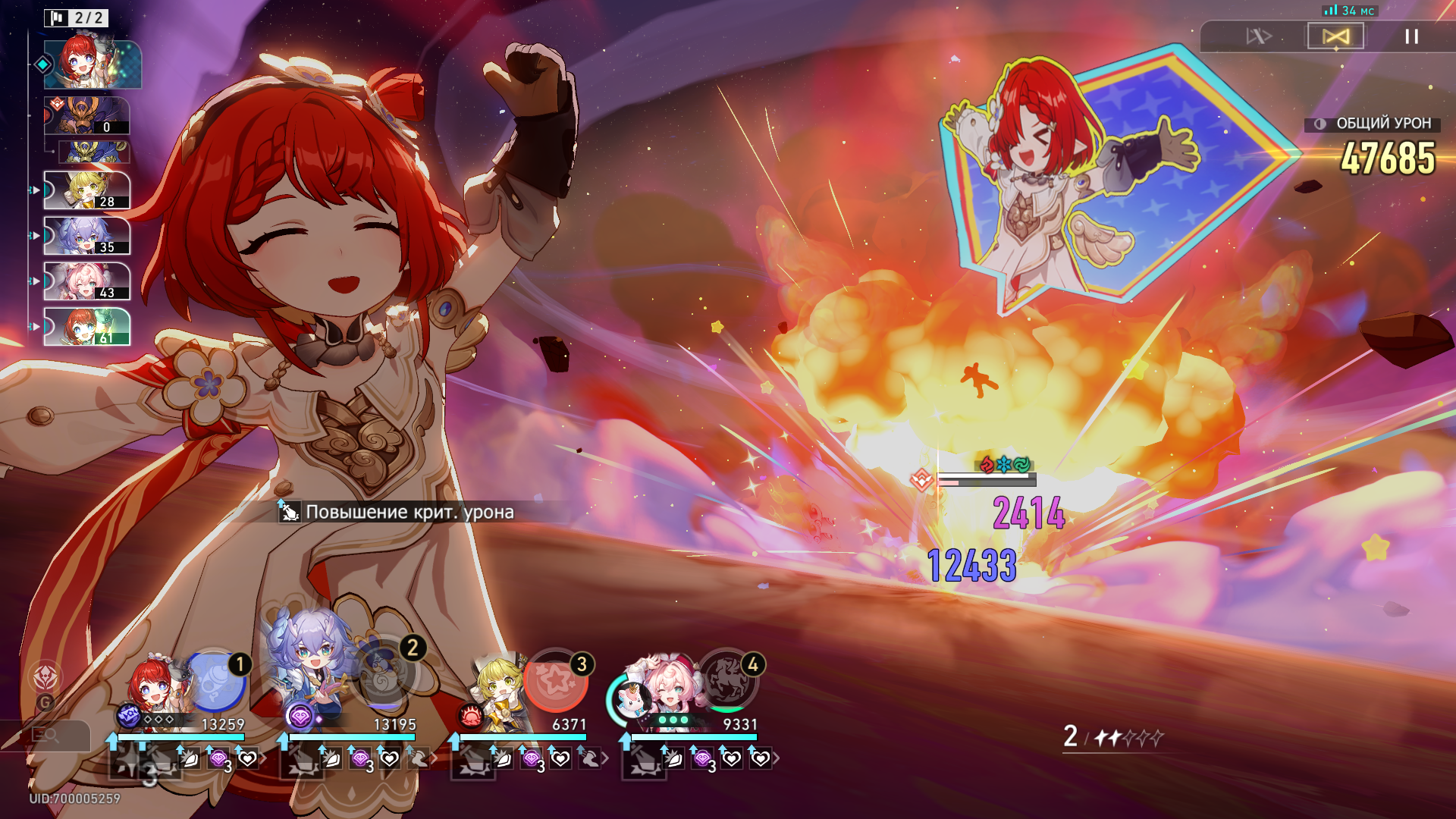Activate the red star ultimate number 3

click(557, 680)
